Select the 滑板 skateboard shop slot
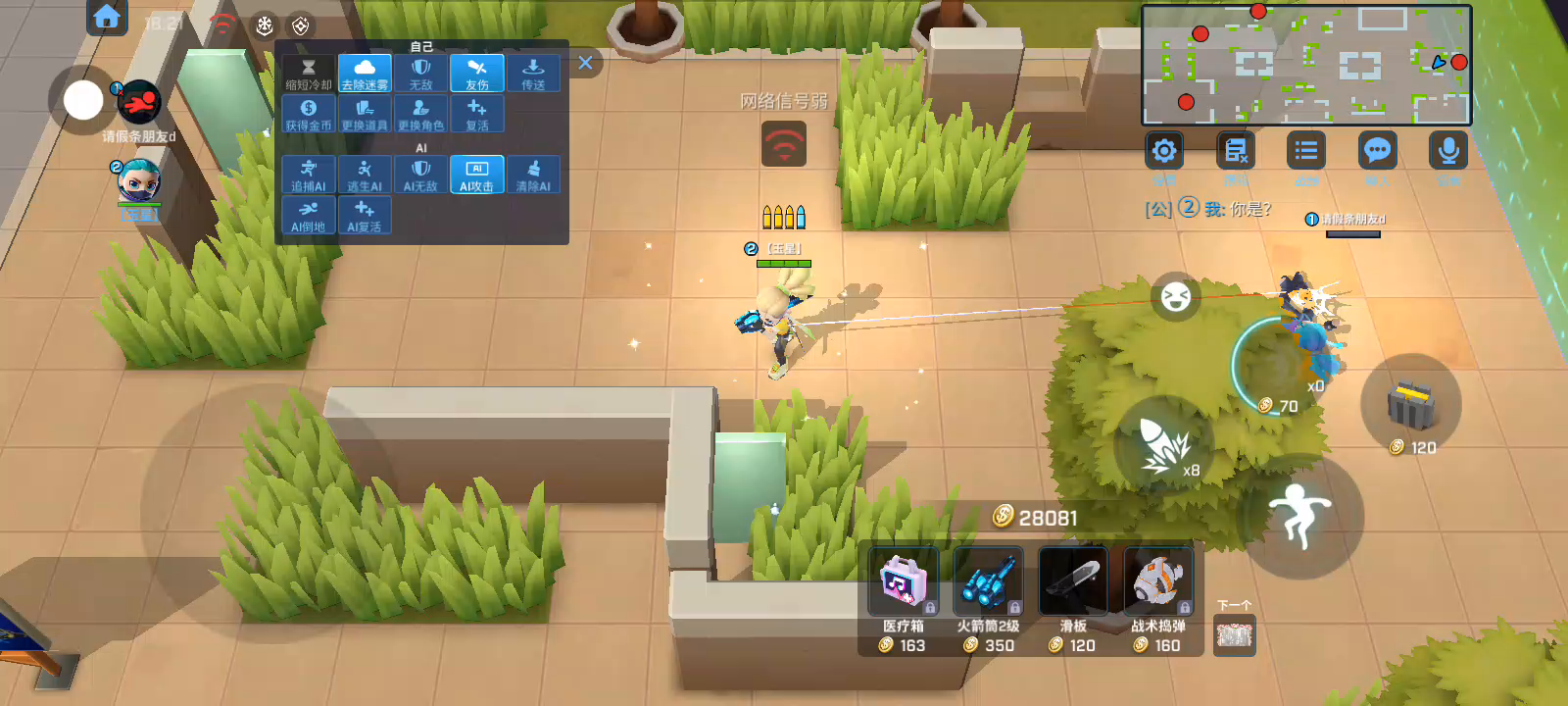 pyautogui.click(x=1073, y=598)
